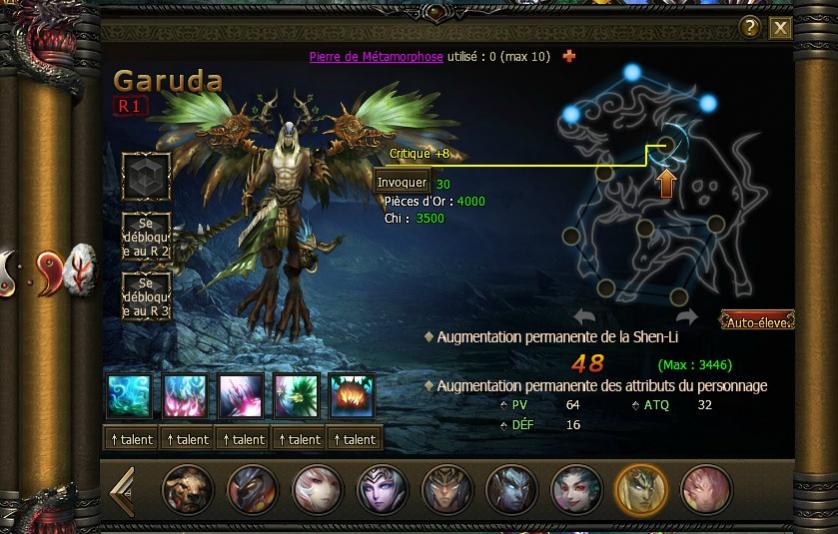Add Pierre de Métamorphose with red plus
Image resolution: width=838 pixels, height=534 pixels.
pos(569,56)
